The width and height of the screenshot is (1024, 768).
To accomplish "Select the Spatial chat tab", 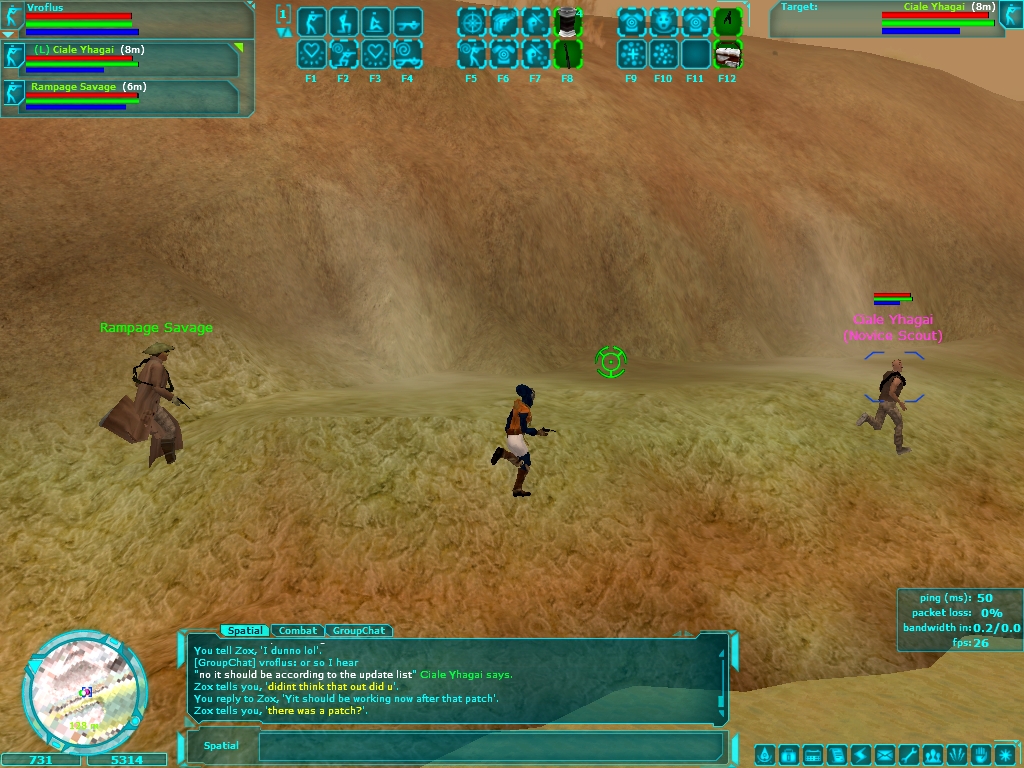I will point(245,631).
